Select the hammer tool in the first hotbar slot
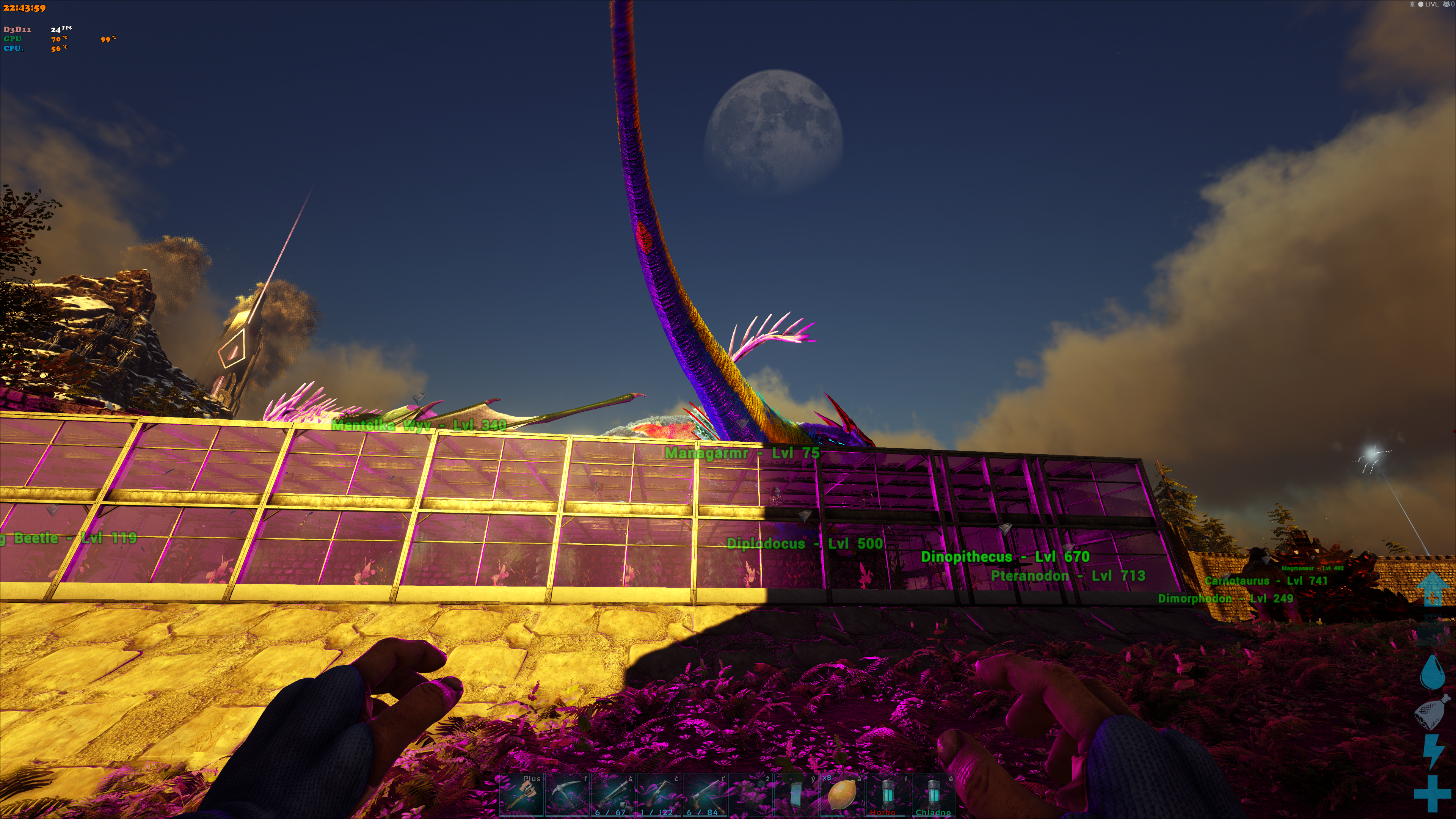This screenshot has height=819, width=1456. [x=521, y=795]
